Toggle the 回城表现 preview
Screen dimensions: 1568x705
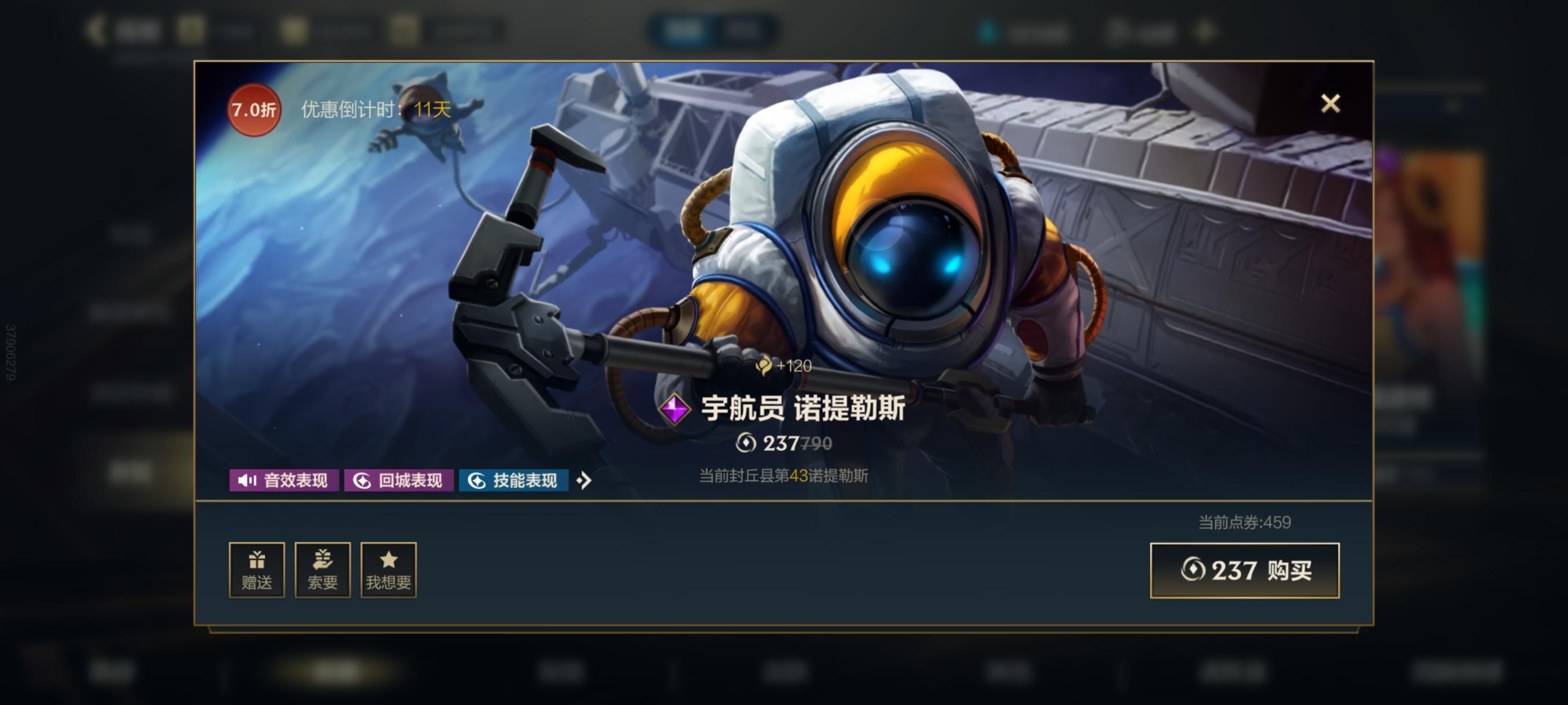(398, 481)
